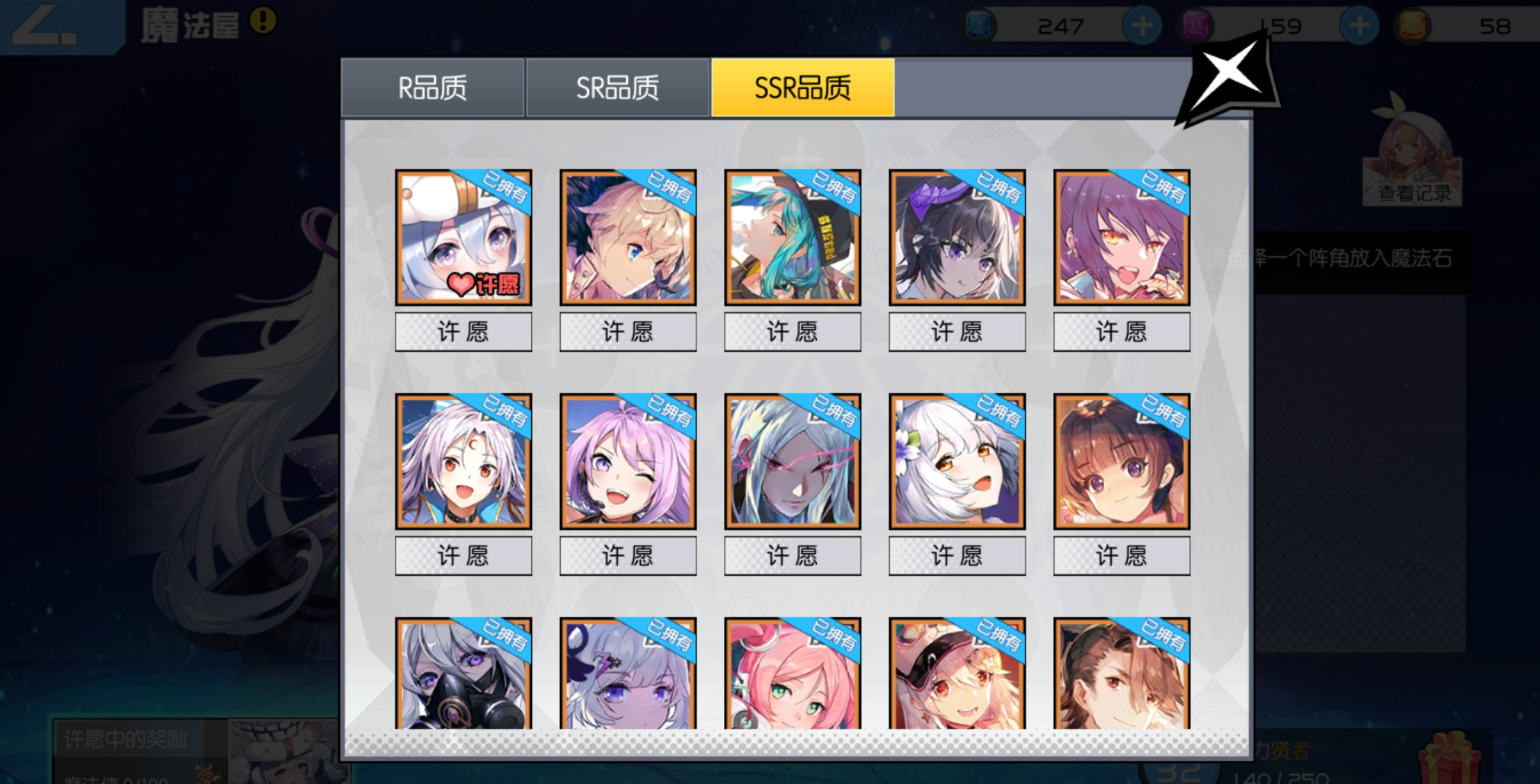Switch to the SR品质 tab
Viewport: 1540px width, 784px height.
(x=617, y=86)
